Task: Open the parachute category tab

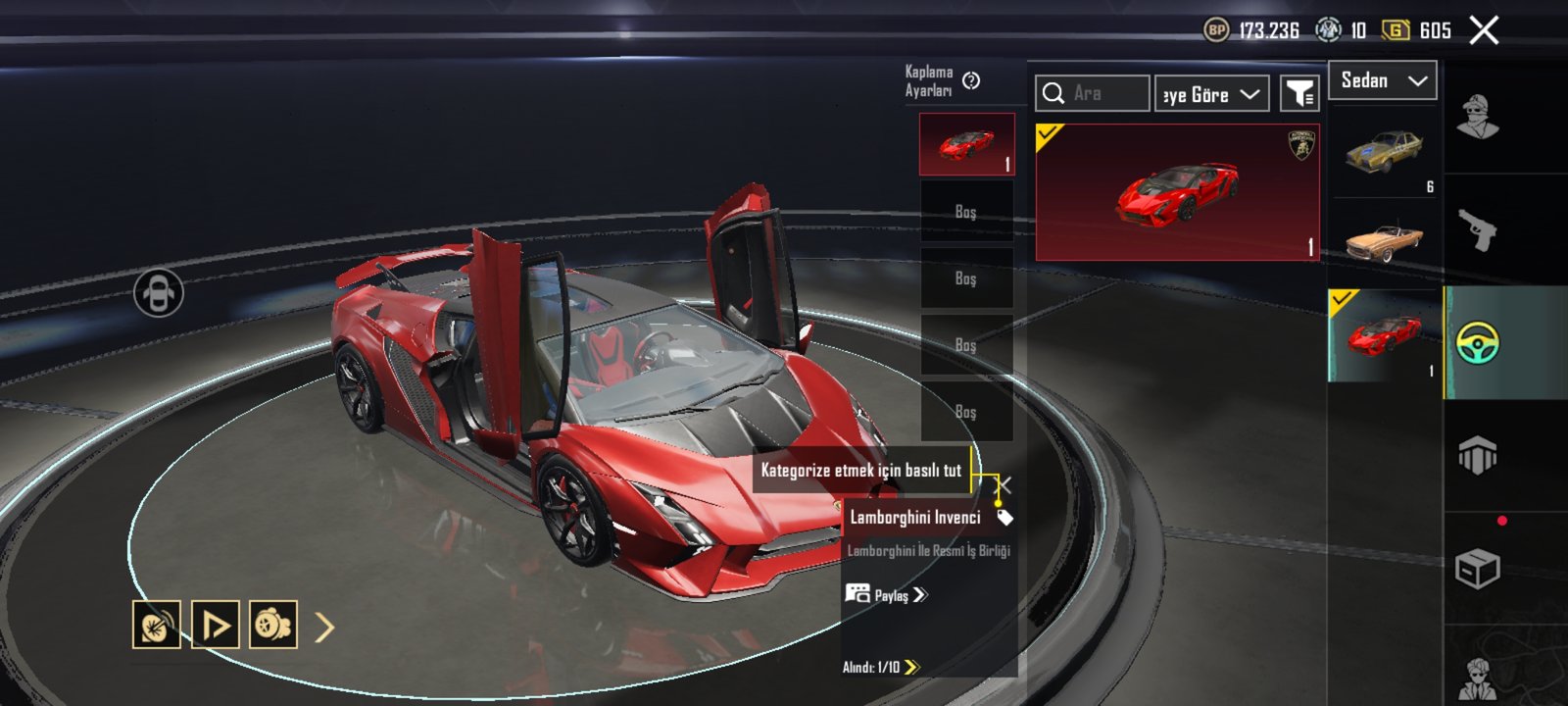Action: coord(1477,456)
